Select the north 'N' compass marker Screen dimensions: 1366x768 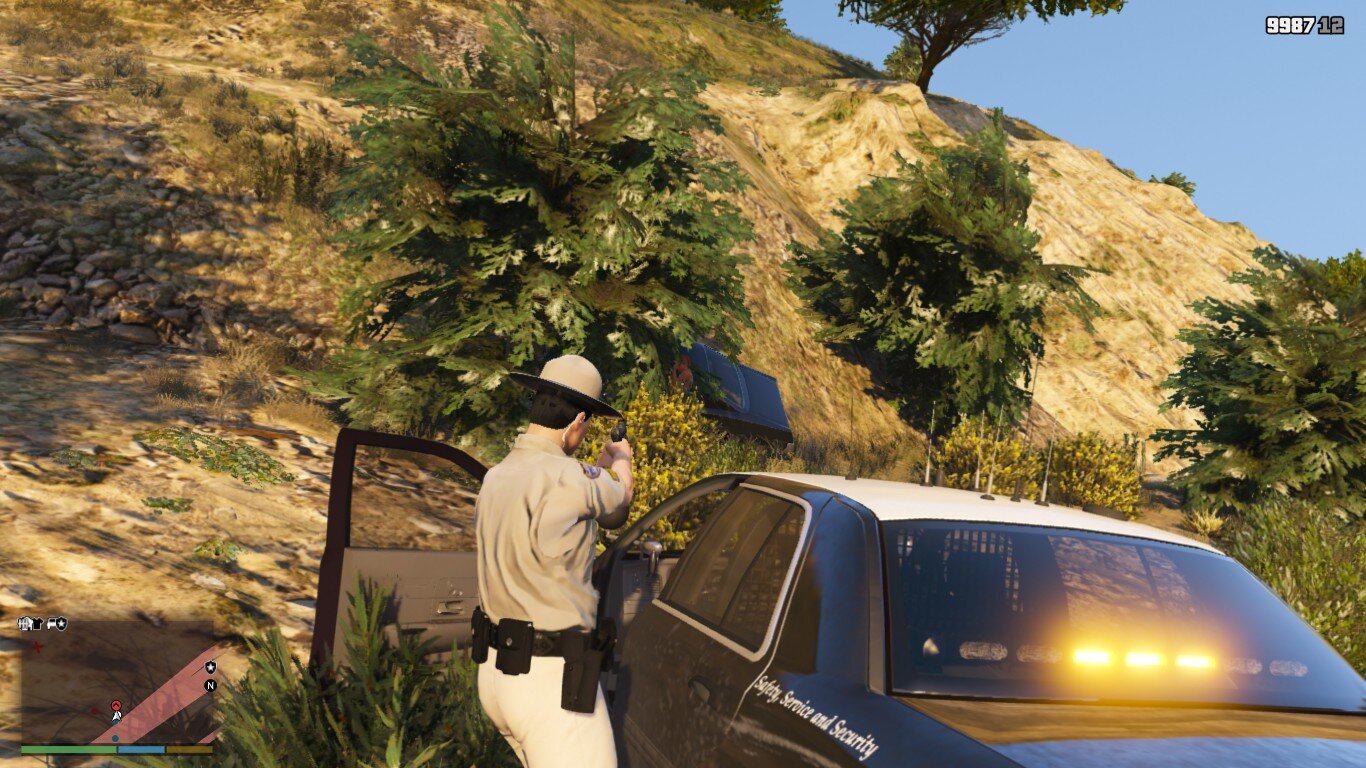[210, 685]
